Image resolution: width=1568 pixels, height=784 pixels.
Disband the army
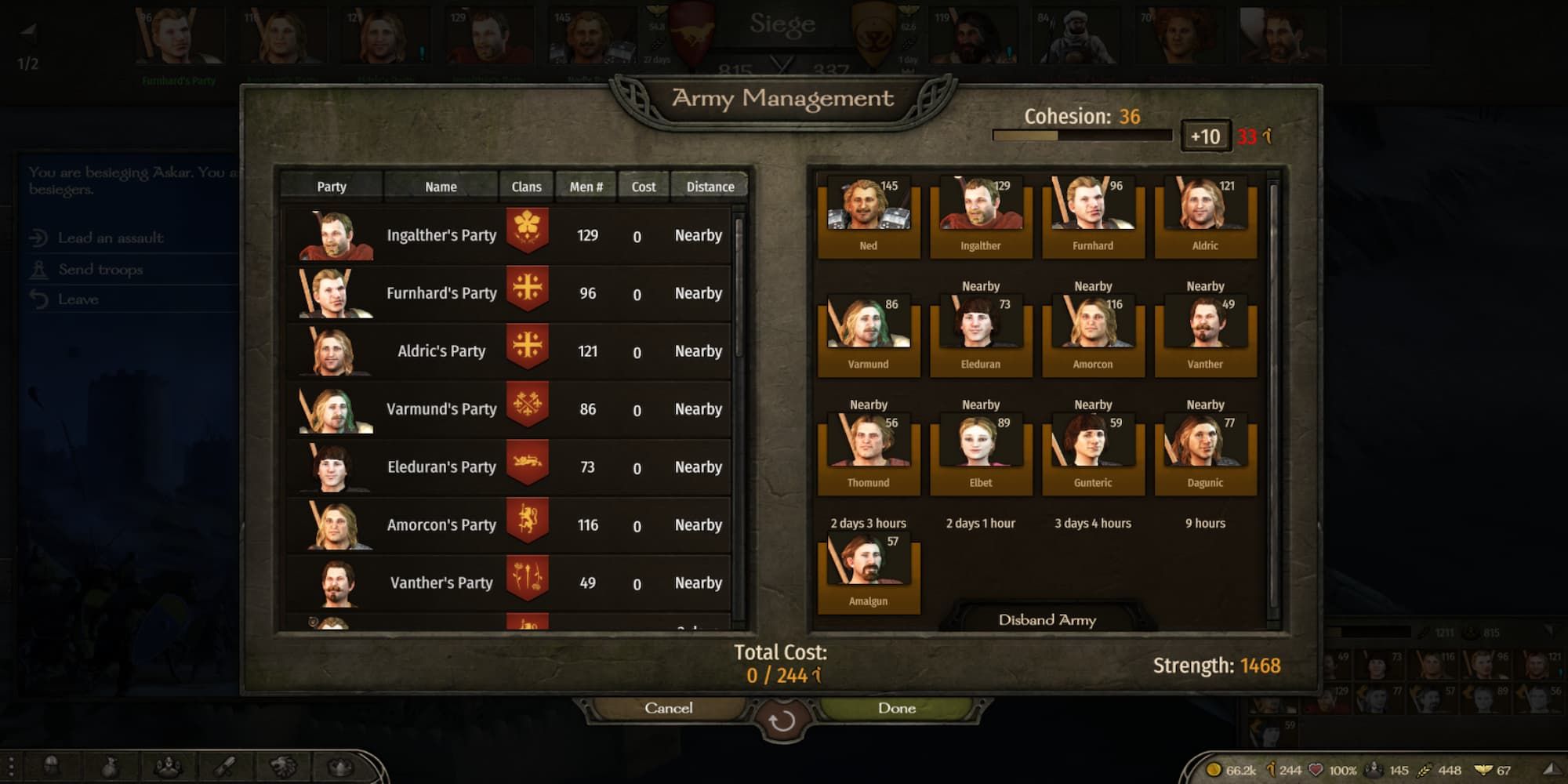point(1047,620)
